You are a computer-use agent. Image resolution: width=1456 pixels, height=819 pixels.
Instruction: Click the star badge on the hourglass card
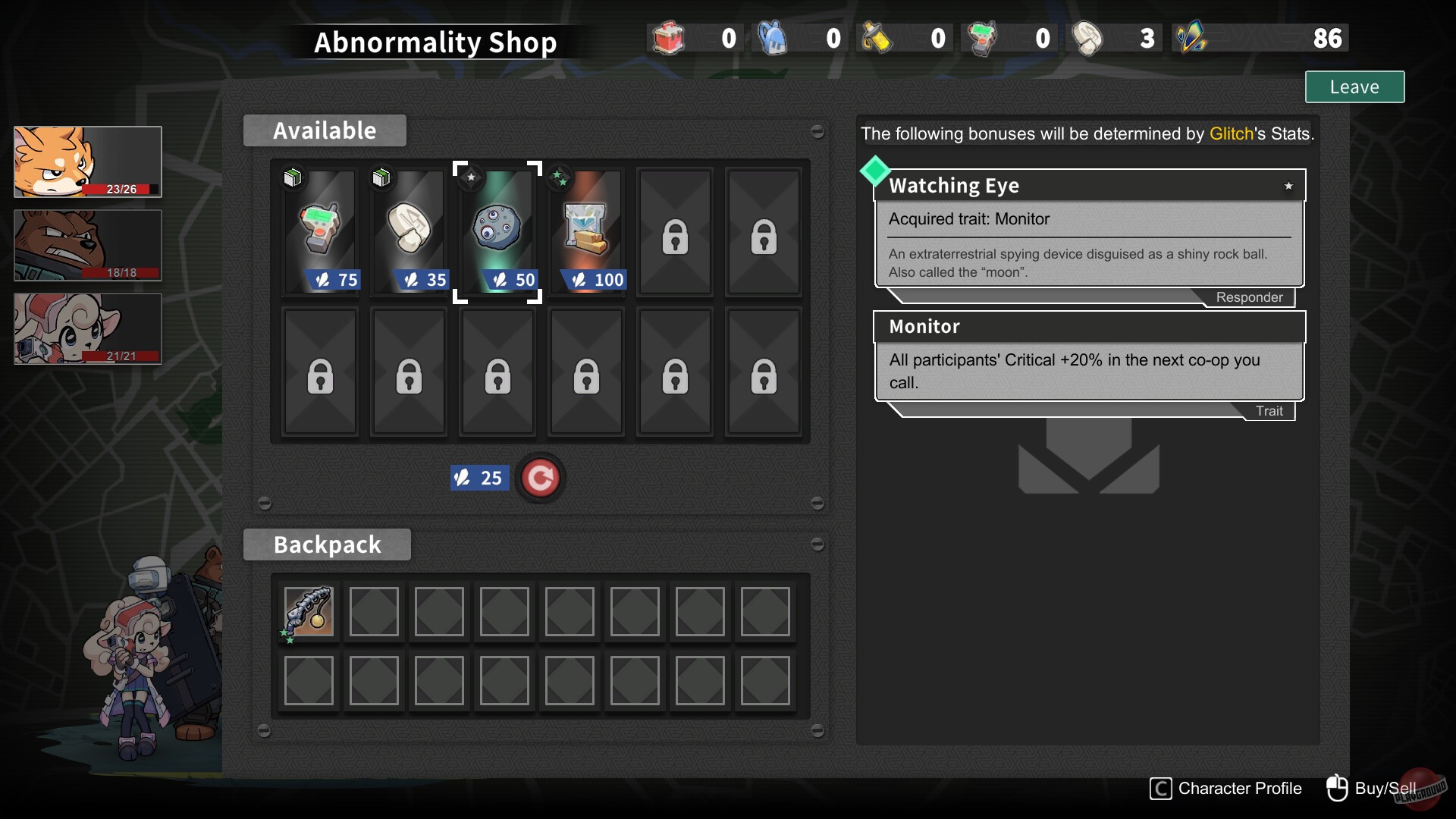[560, 177]
